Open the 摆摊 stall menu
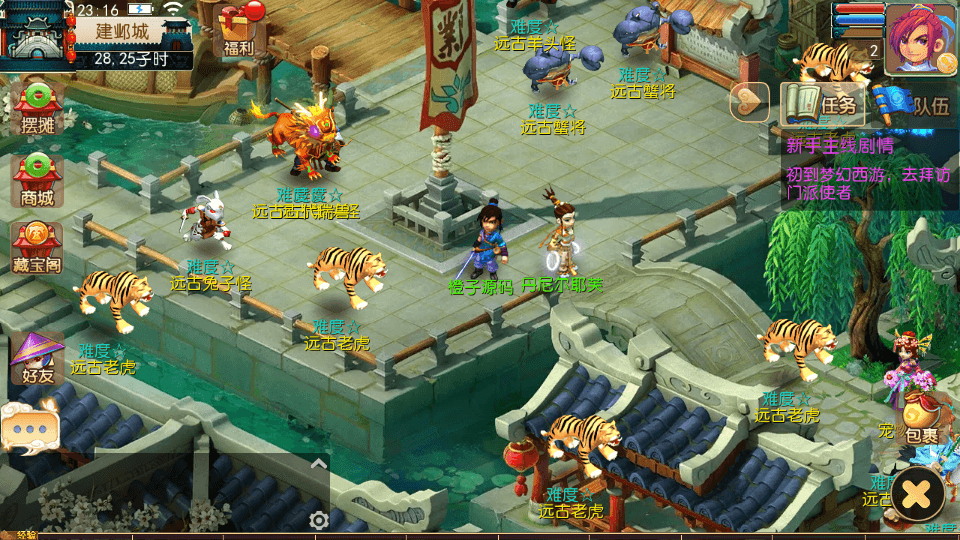The height and width of the screenshot is (540, 960). coord(37,108)
